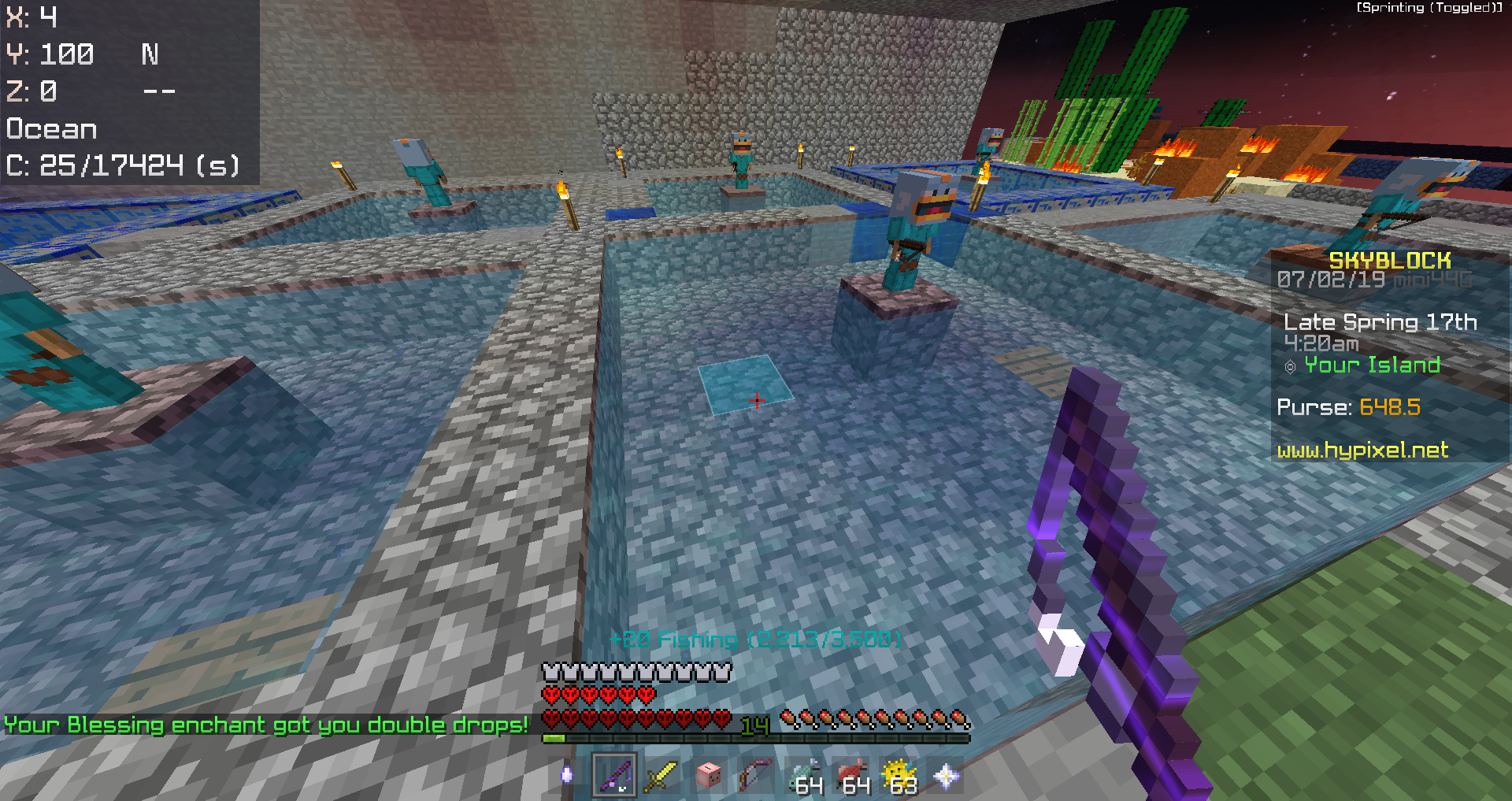Expand the Purse balance entry

coord(1348,408)
